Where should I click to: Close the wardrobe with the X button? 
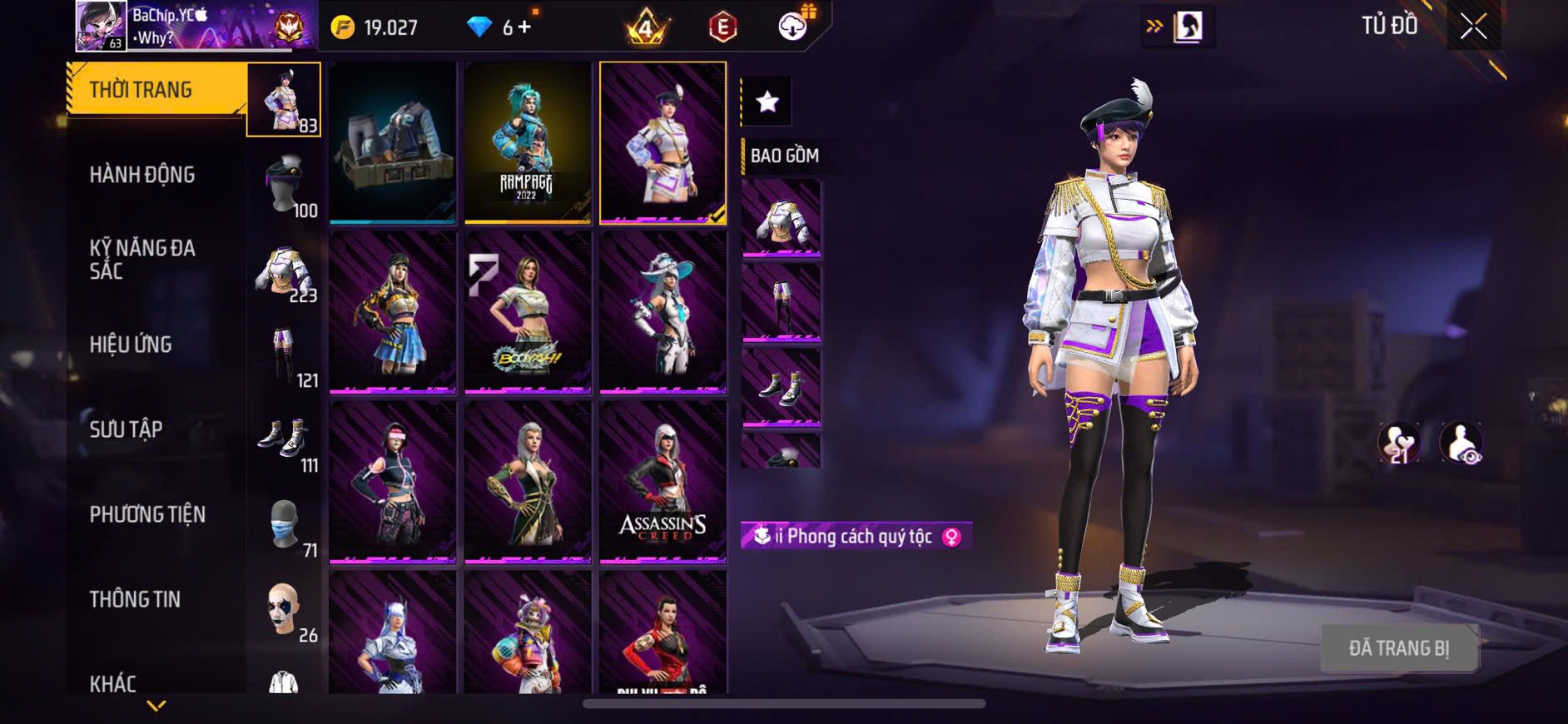(1473, 27)
